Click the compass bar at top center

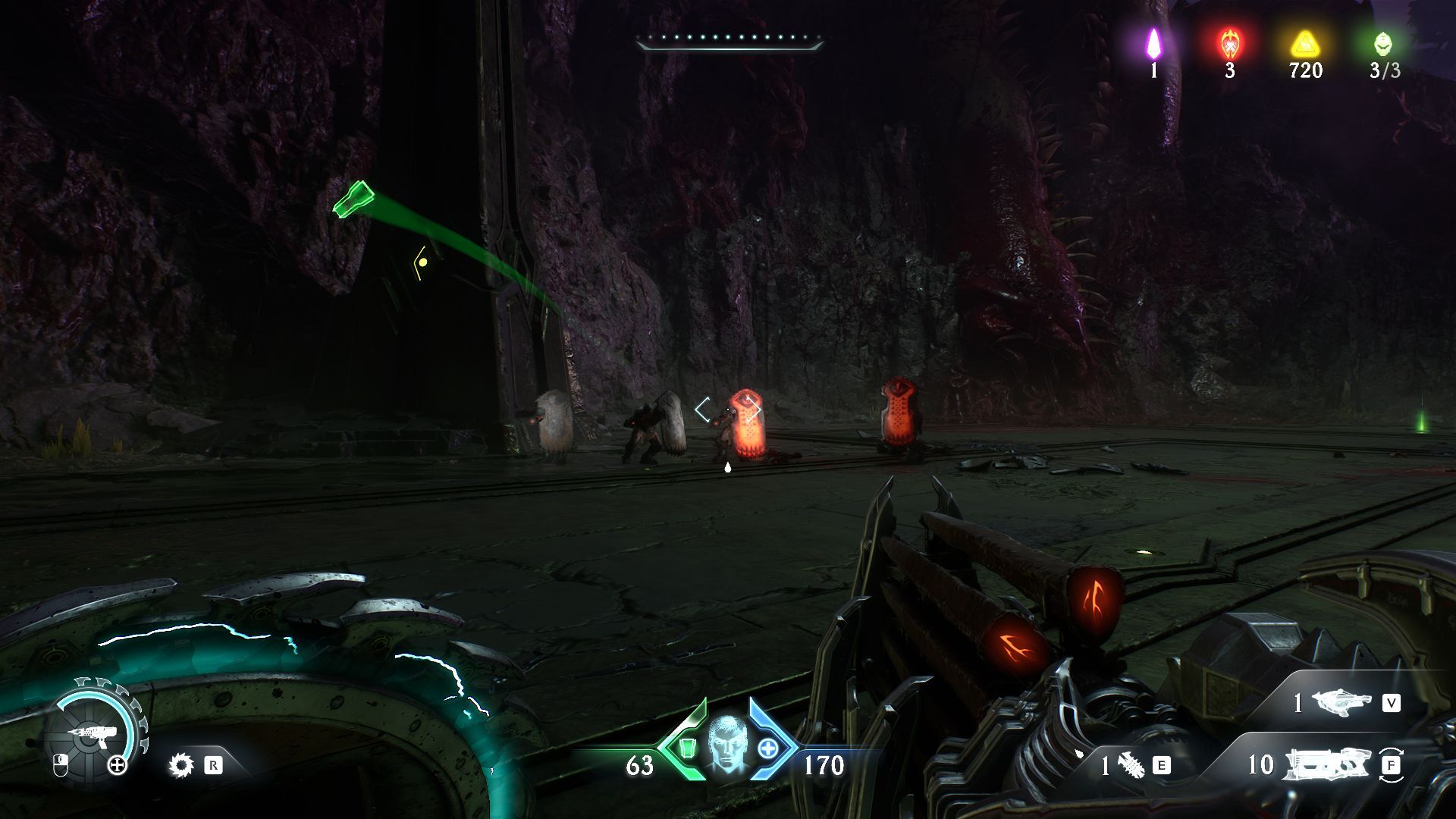[730, 41]
